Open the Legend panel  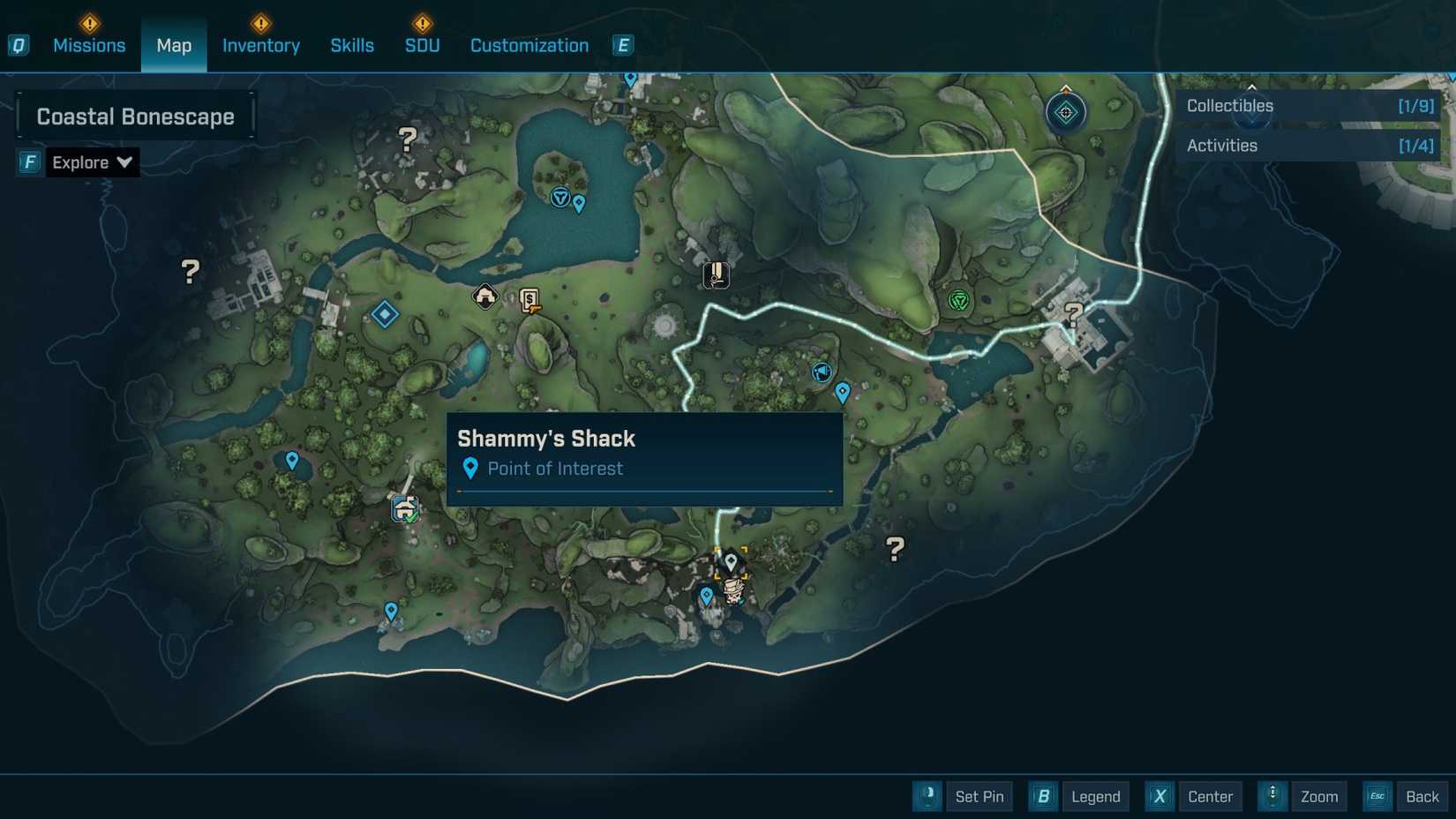[x=1094, y=796]
